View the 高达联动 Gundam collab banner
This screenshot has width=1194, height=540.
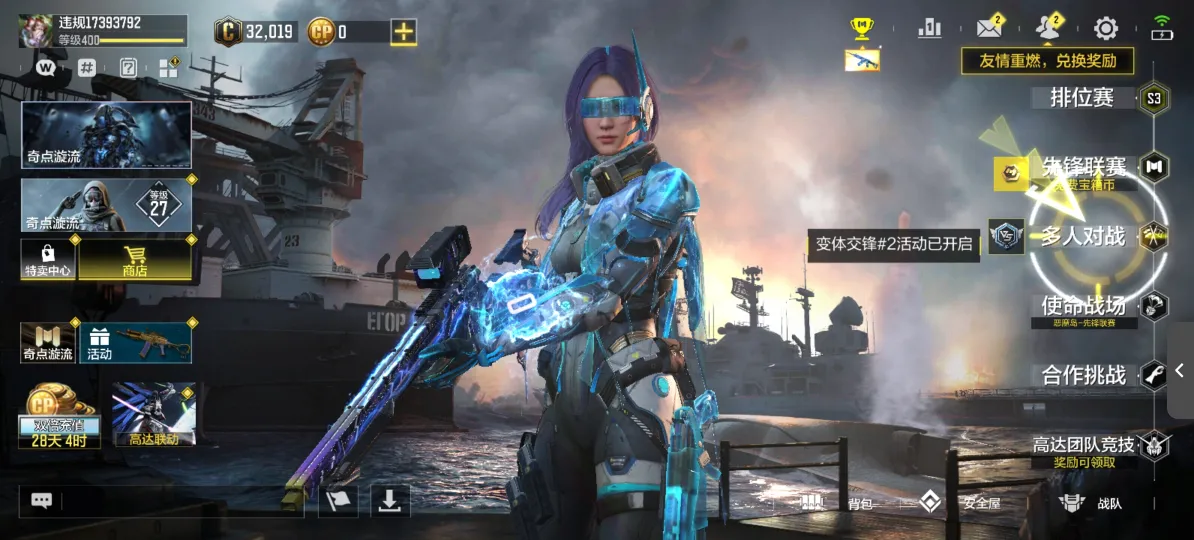153,412
